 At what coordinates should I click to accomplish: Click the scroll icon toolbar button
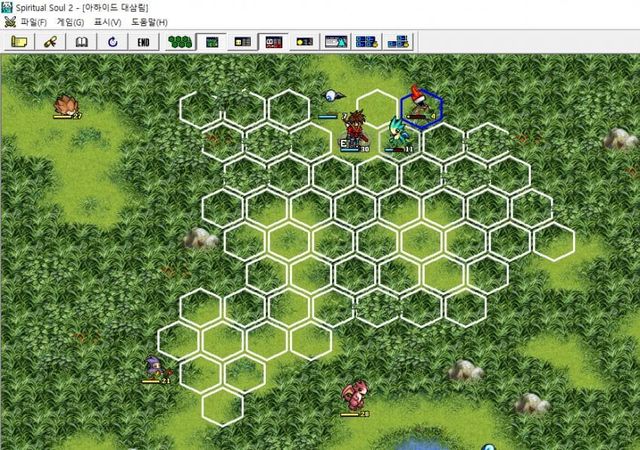coord(50,41)
